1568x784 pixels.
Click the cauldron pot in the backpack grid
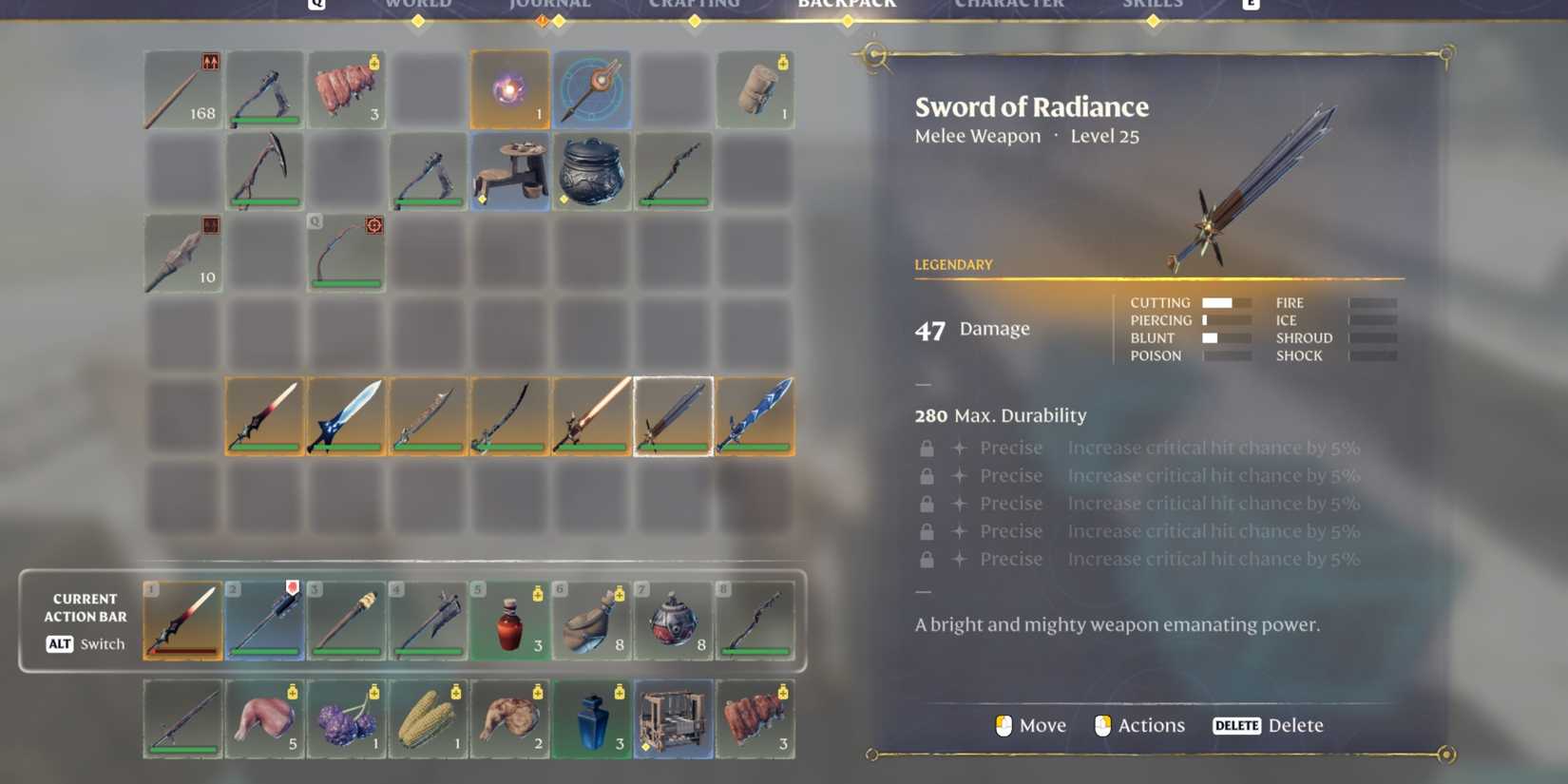click(591, 172)
